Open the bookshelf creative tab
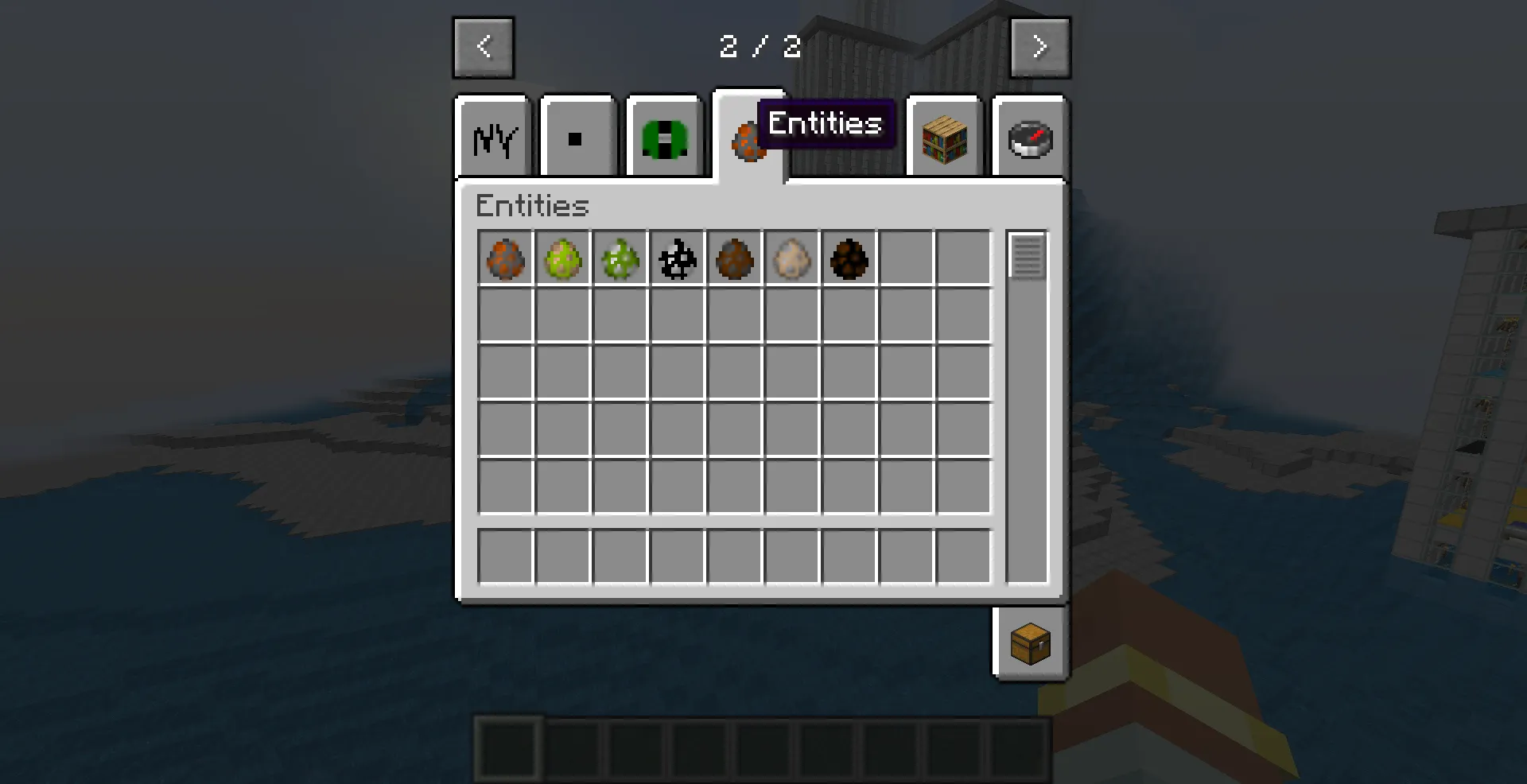The width and height of the screenshot is (1527, 784). [x=944, y=137]
